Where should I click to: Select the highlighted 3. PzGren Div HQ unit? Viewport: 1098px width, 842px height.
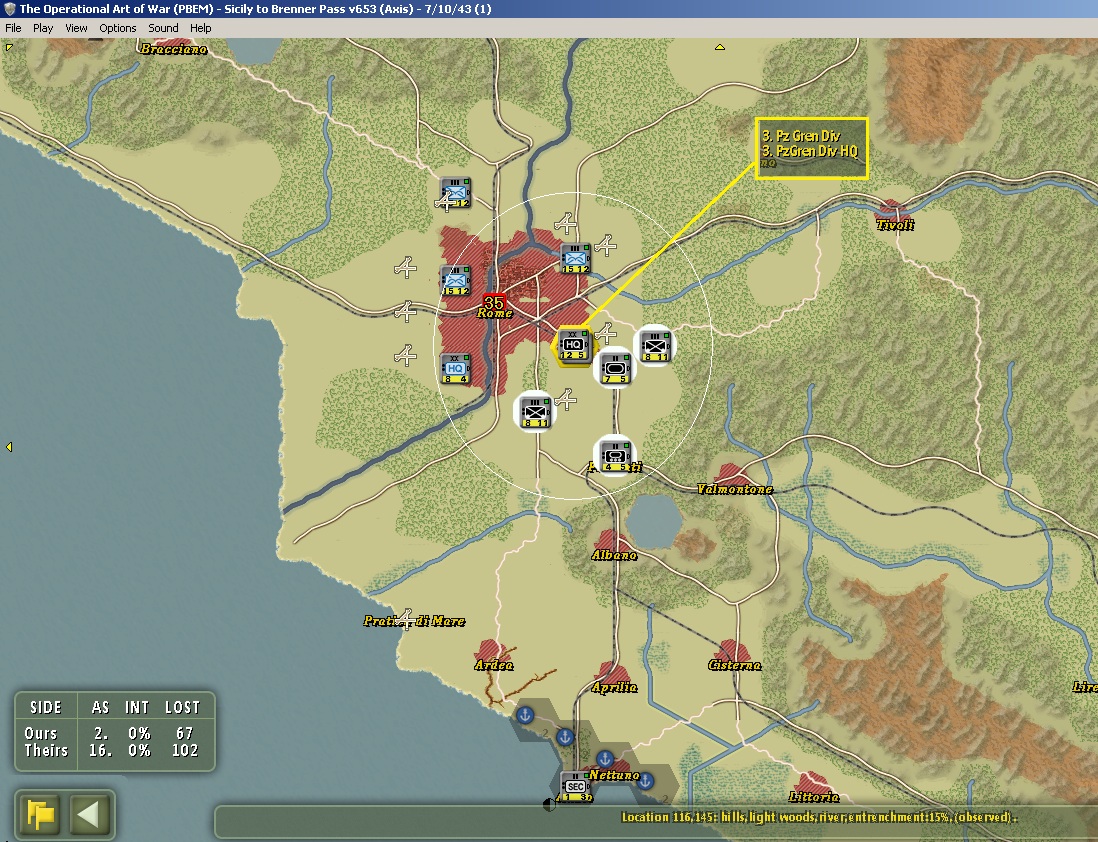[x=573, y=346]
